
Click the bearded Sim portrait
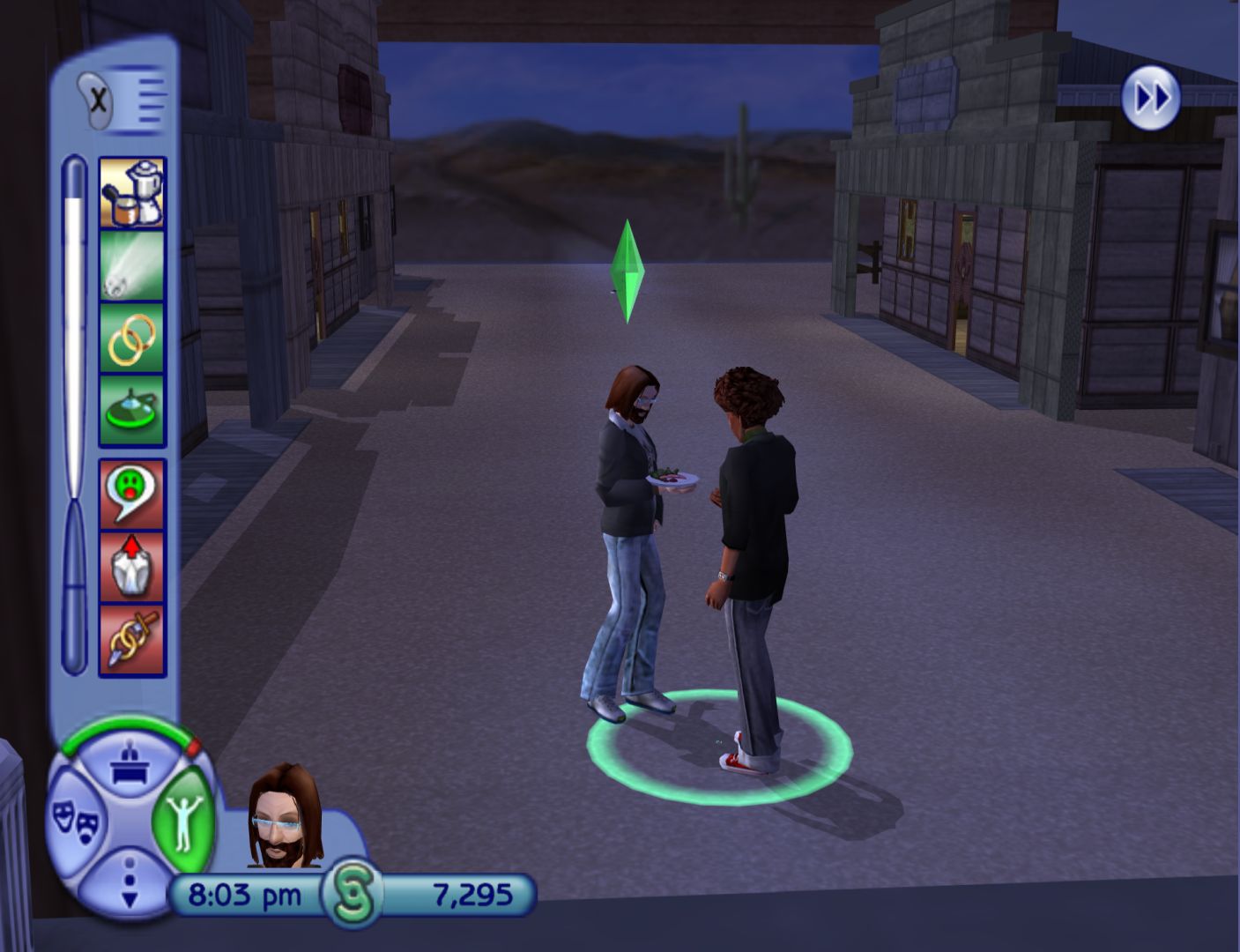(x=284, y=816)
